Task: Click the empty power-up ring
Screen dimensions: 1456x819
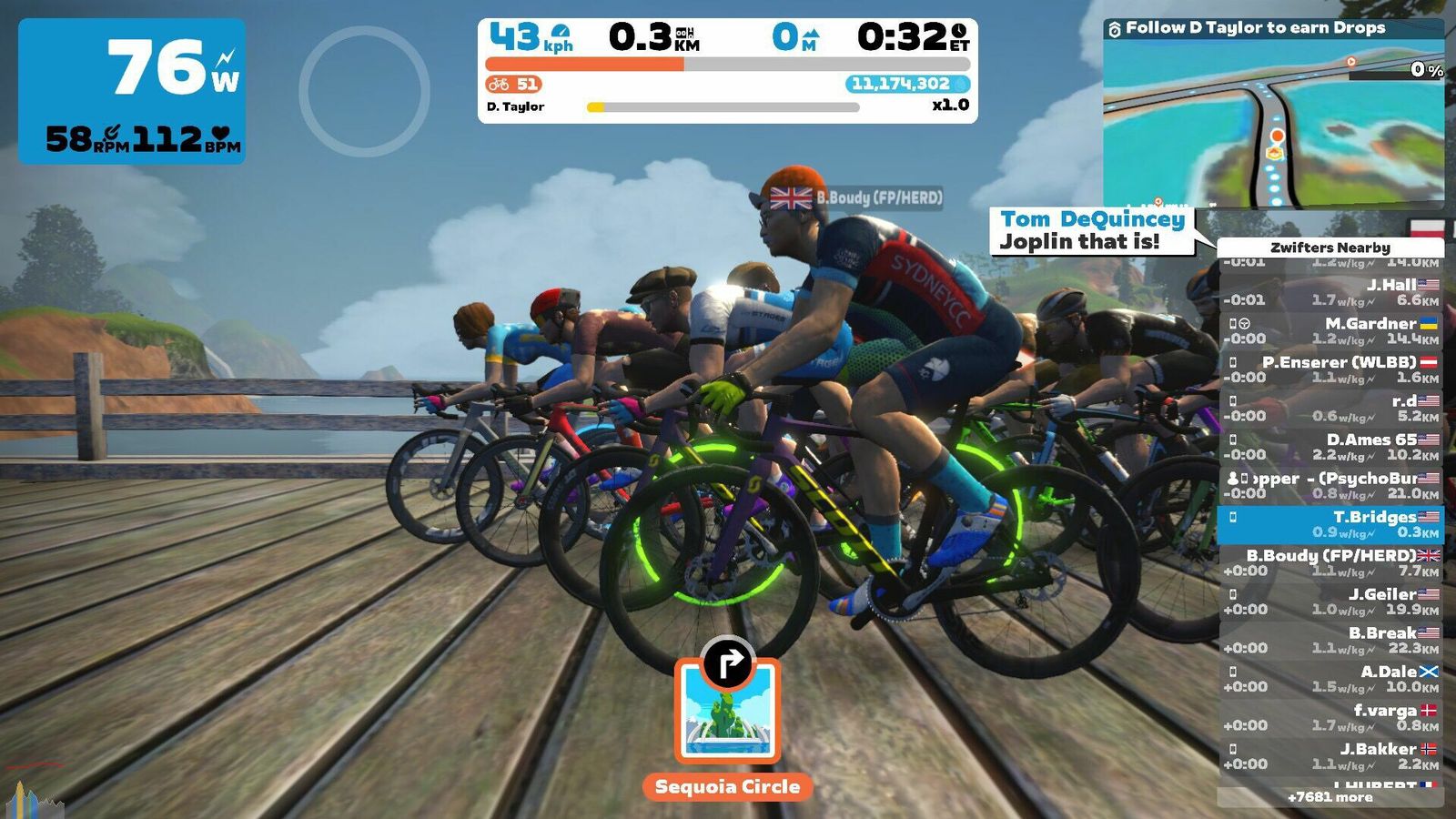Action: 364,91
